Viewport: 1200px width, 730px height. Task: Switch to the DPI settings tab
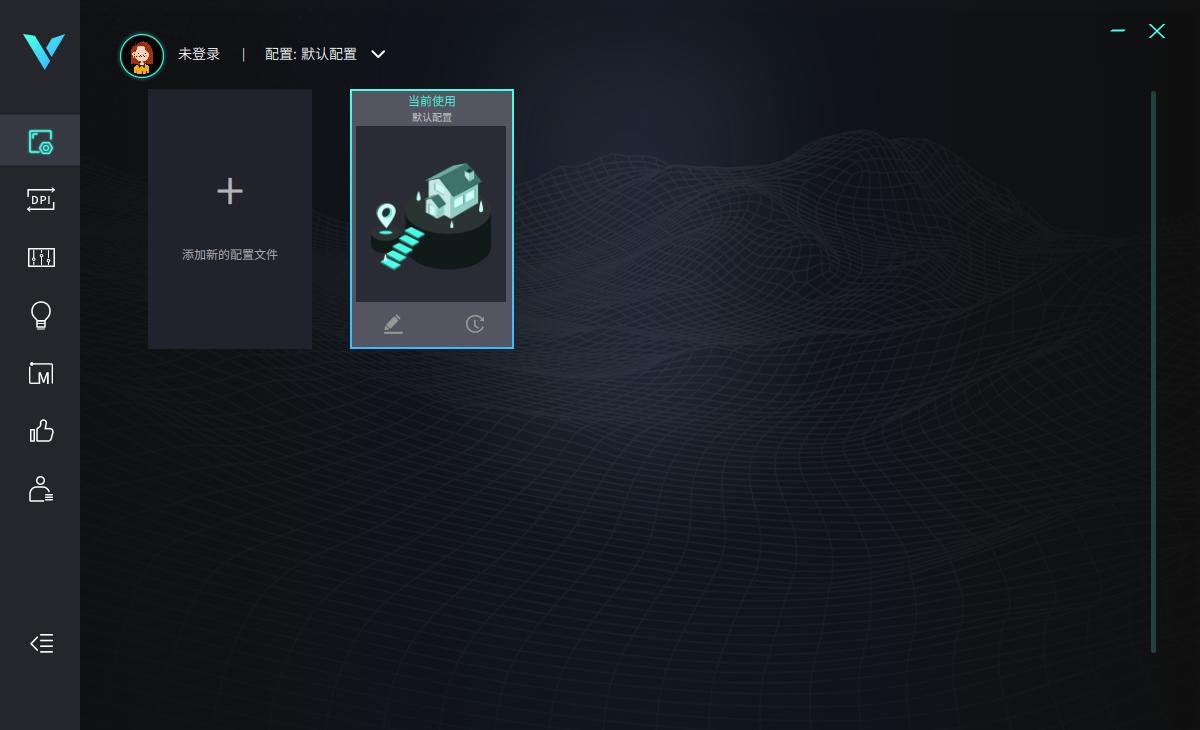click(40, 200)
